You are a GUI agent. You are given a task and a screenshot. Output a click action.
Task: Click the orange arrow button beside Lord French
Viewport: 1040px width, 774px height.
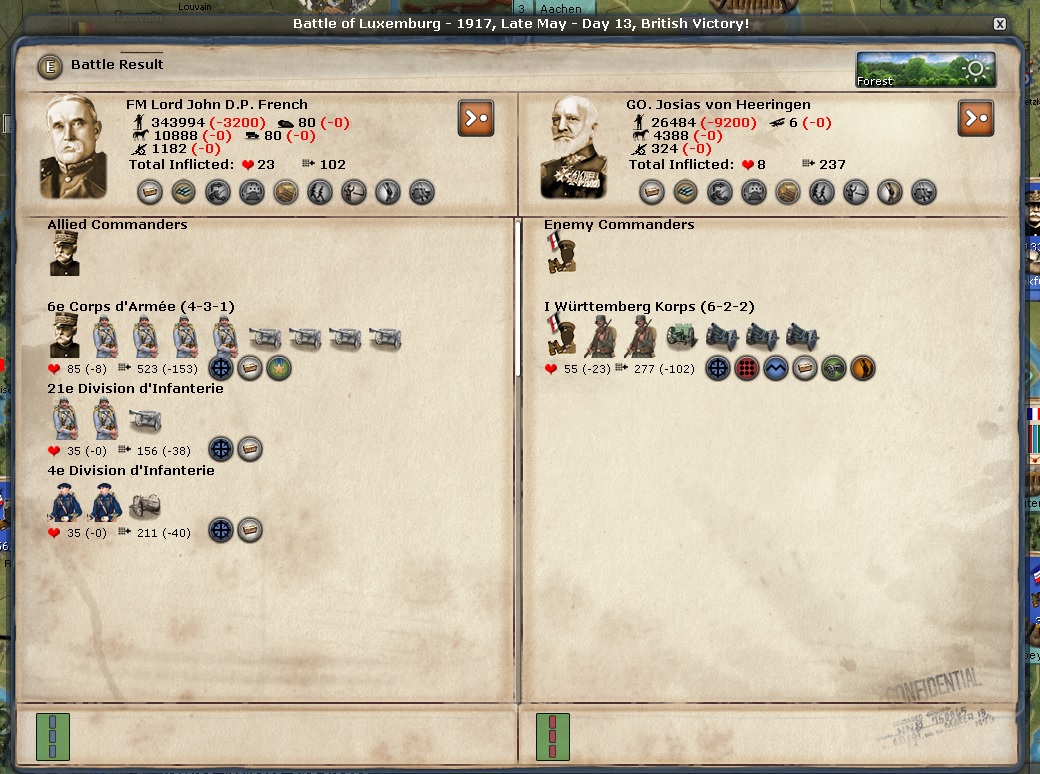click(476, 118)
